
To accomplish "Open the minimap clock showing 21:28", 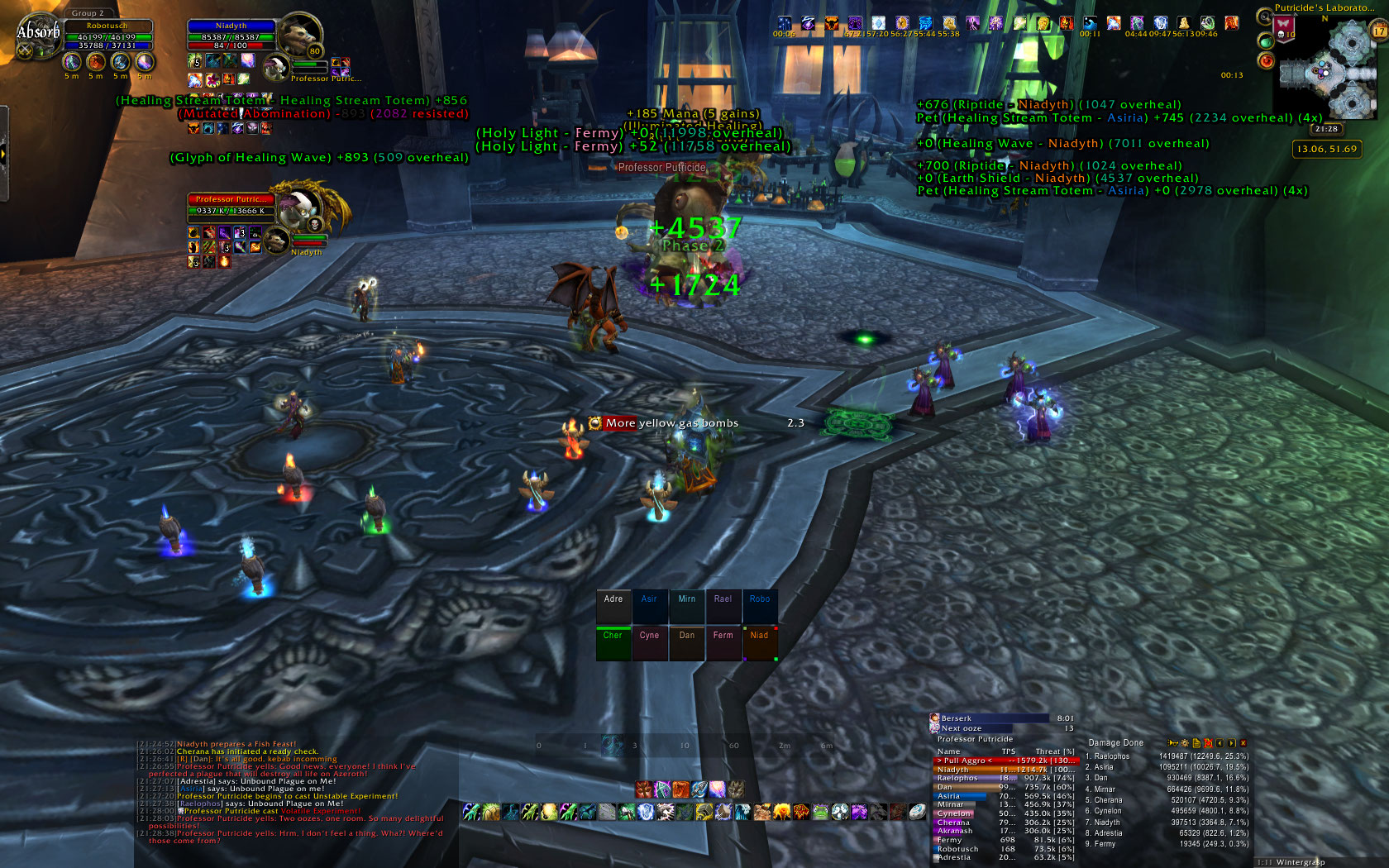I will [x=1326, y=129].
